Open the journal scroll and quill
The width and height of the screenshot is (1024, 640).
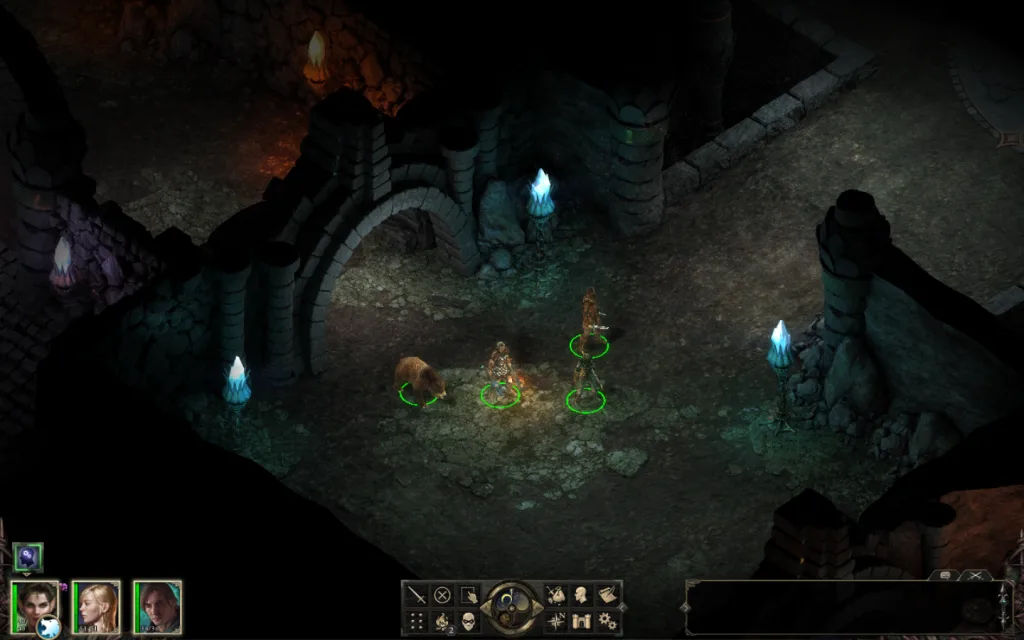(606, 596)
